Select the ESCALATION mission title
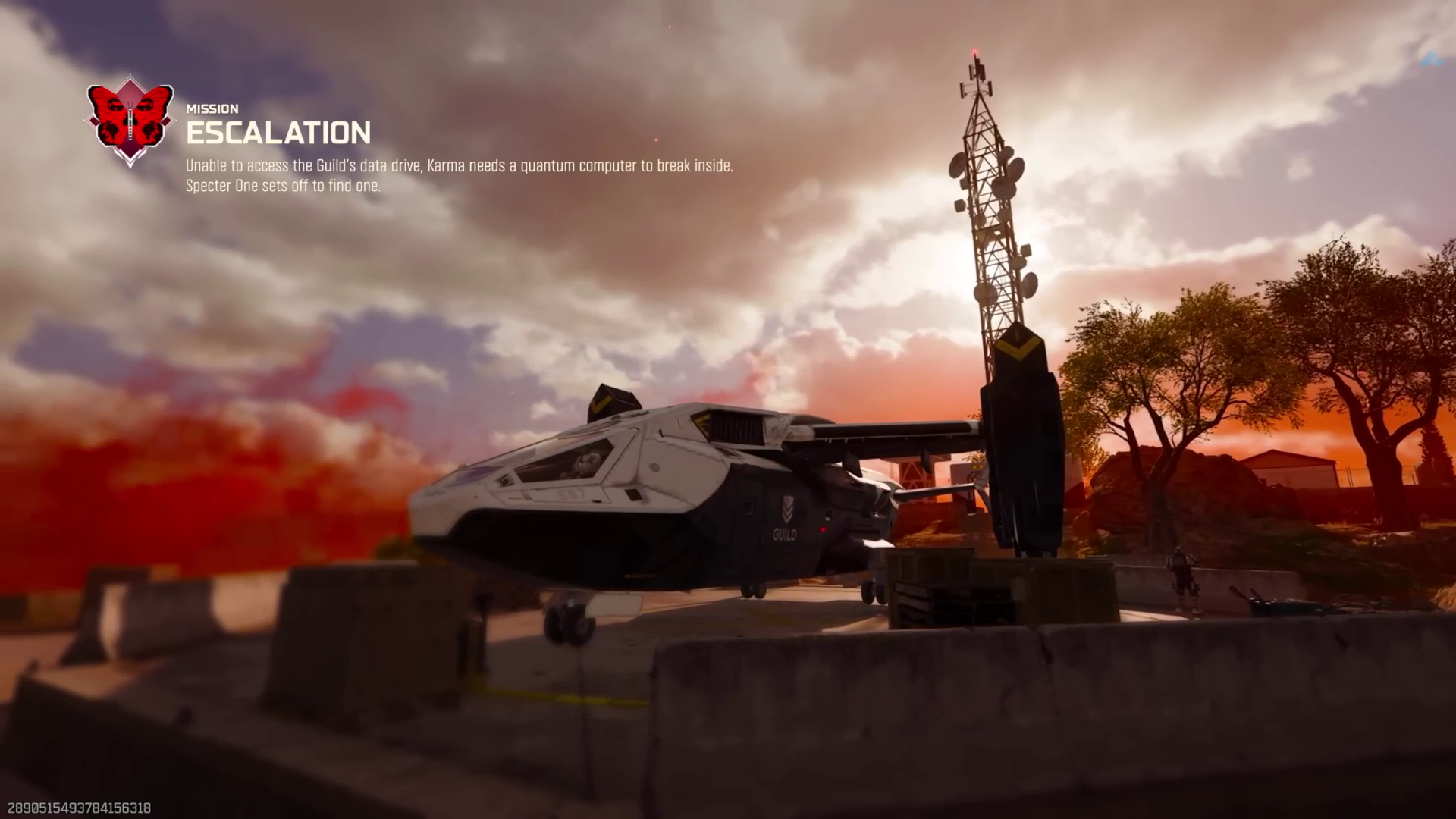This screenshot has height=819, width=1456. (x=277, y=134)
